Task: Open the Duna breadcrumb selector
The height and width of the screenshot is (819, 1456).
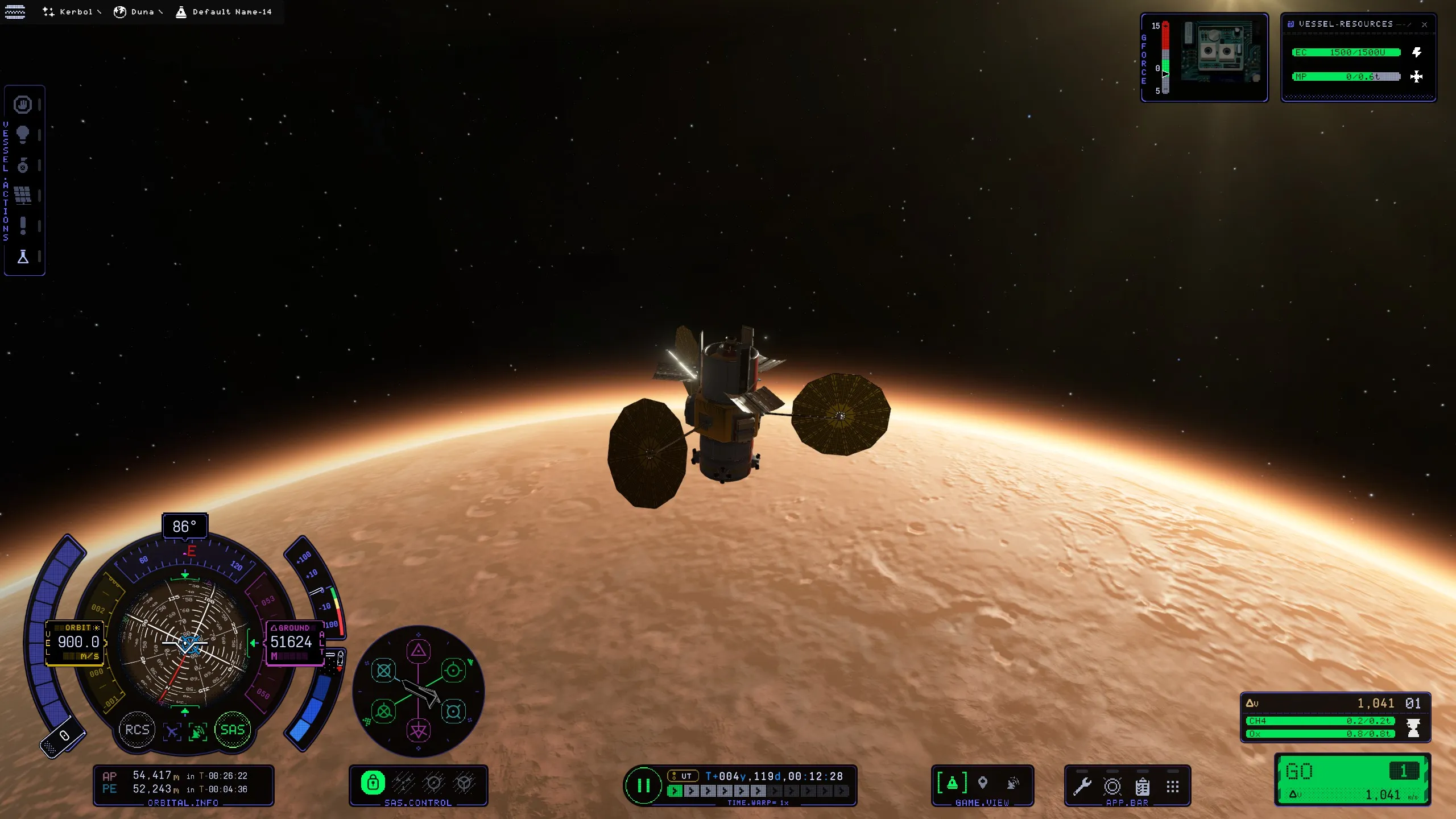Action: pyautogui.click(x=142, y=11)
